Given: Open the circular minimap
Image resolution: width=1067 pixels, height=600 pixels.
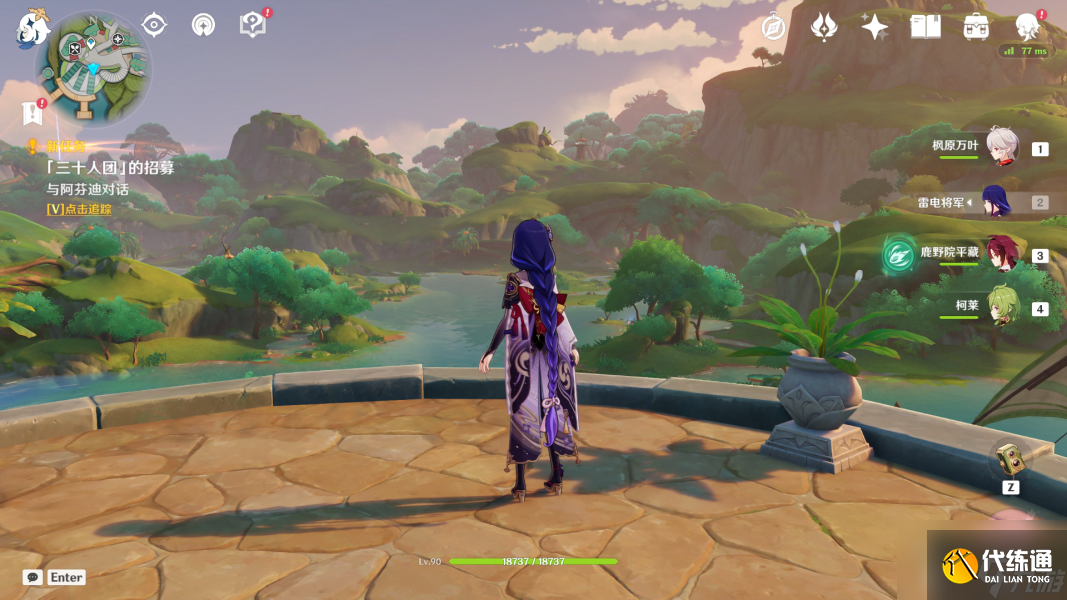Looking at the screenshot, I should click(93, 67).
